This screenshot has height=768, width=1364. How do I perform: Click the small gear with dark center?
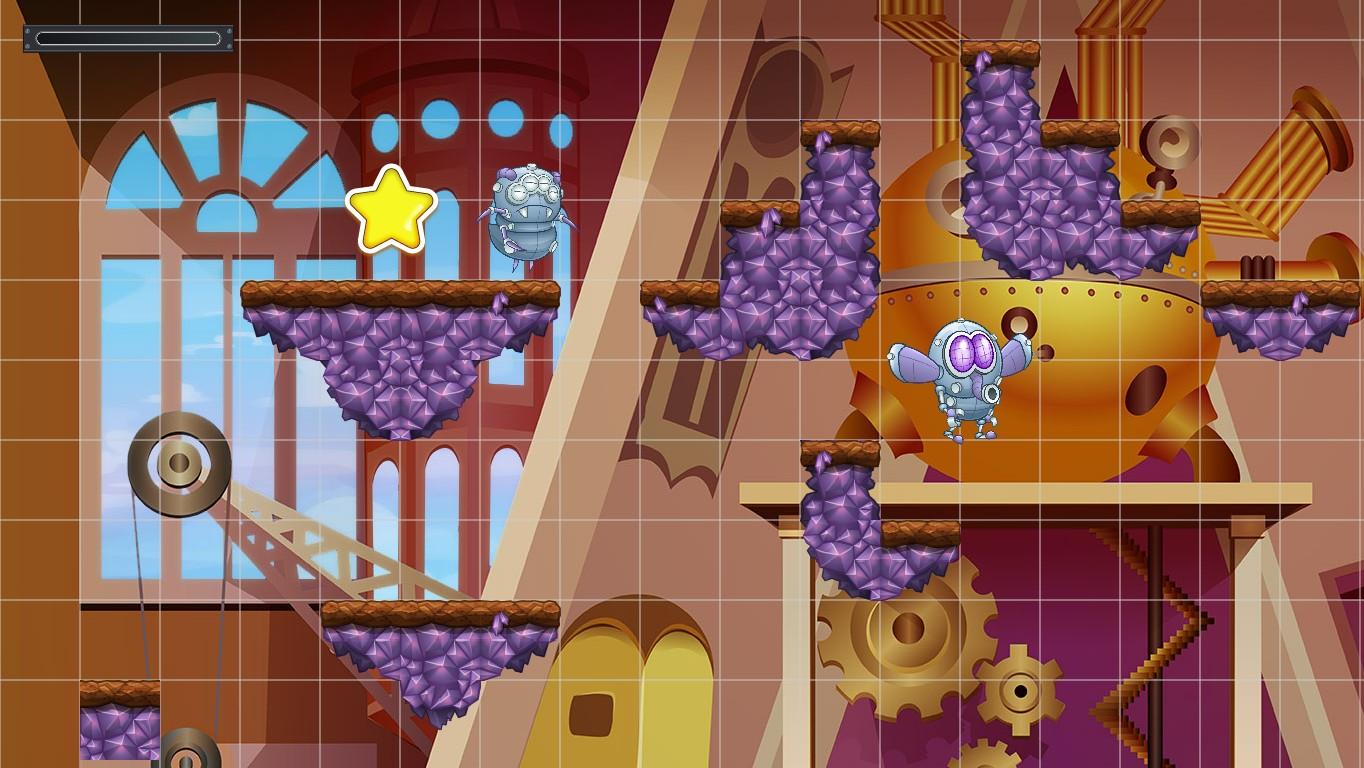pyautogui.click(x=1020, y=690)
